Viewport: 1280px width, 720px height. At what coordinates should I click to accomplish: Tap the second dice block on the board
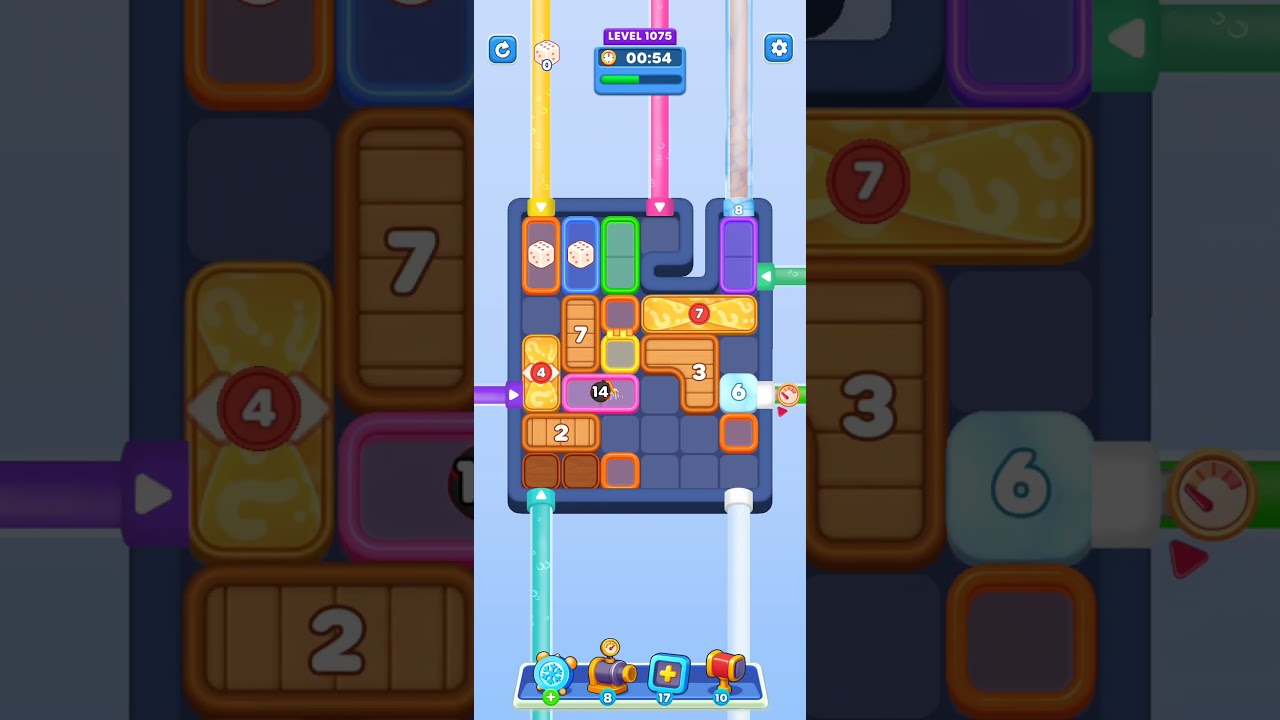pos(579,255)
